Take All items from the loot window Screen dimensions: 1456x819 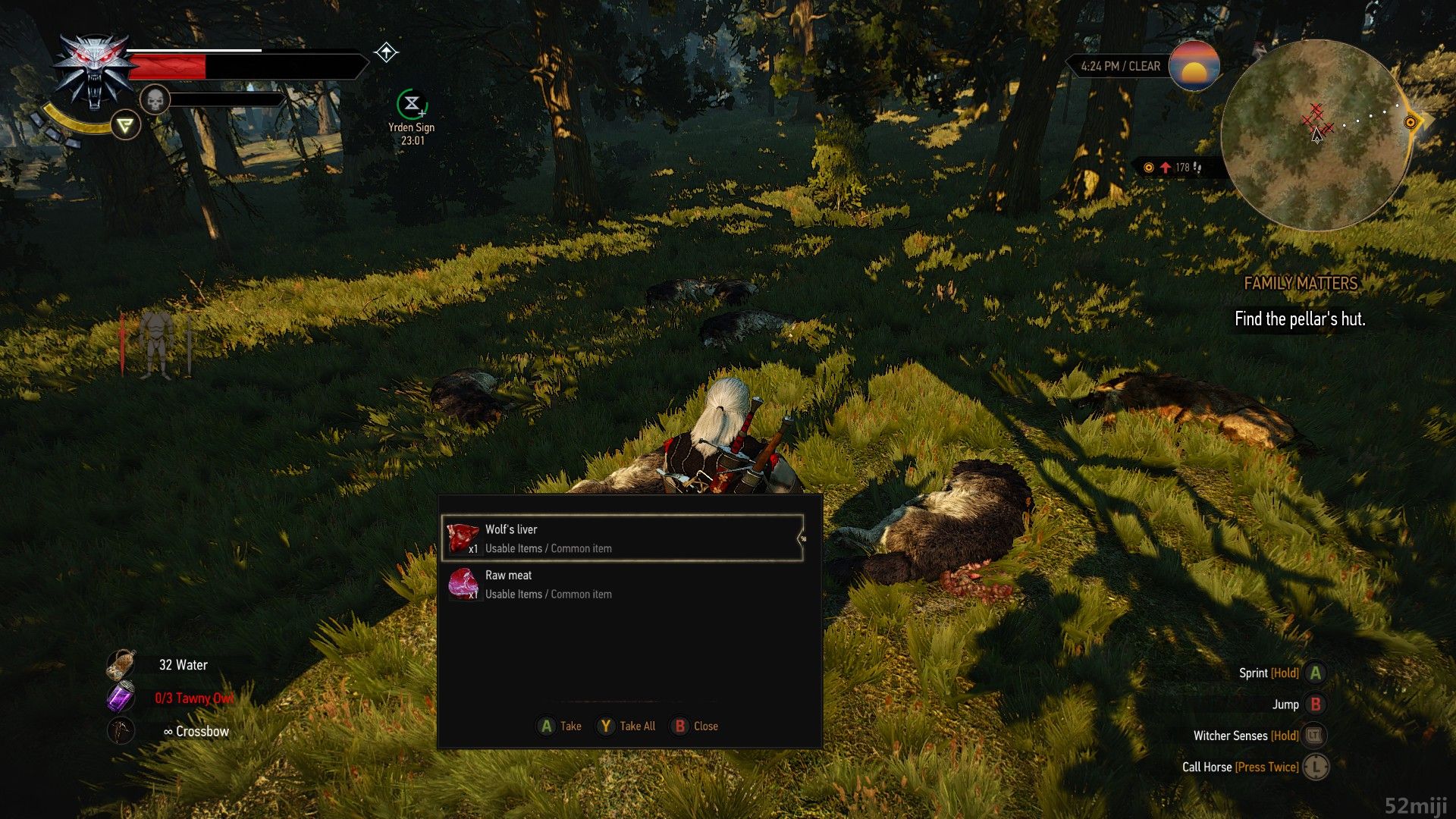(626, 726)
